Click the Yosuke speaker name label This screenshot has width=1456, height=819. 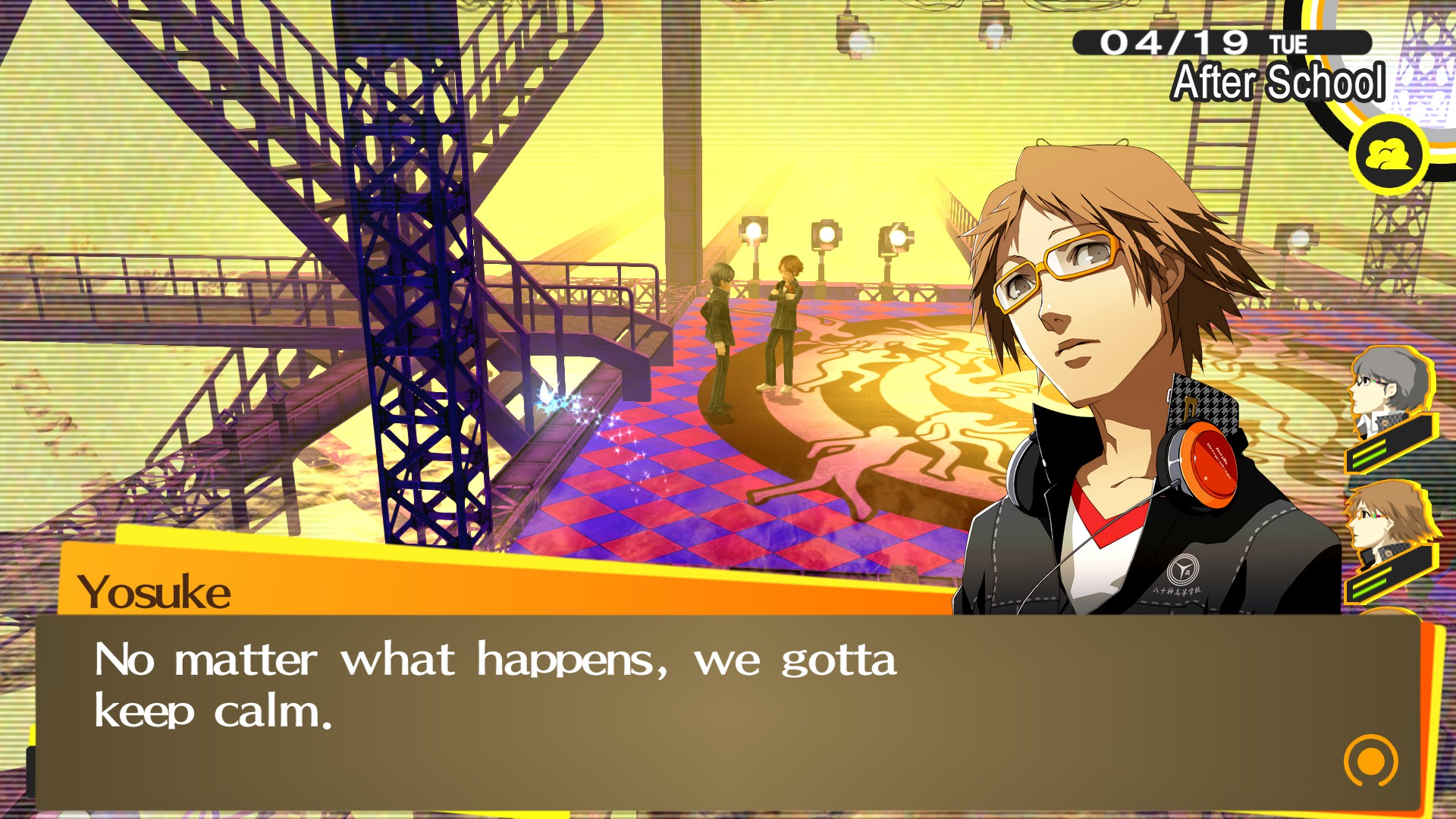(155, 593)
